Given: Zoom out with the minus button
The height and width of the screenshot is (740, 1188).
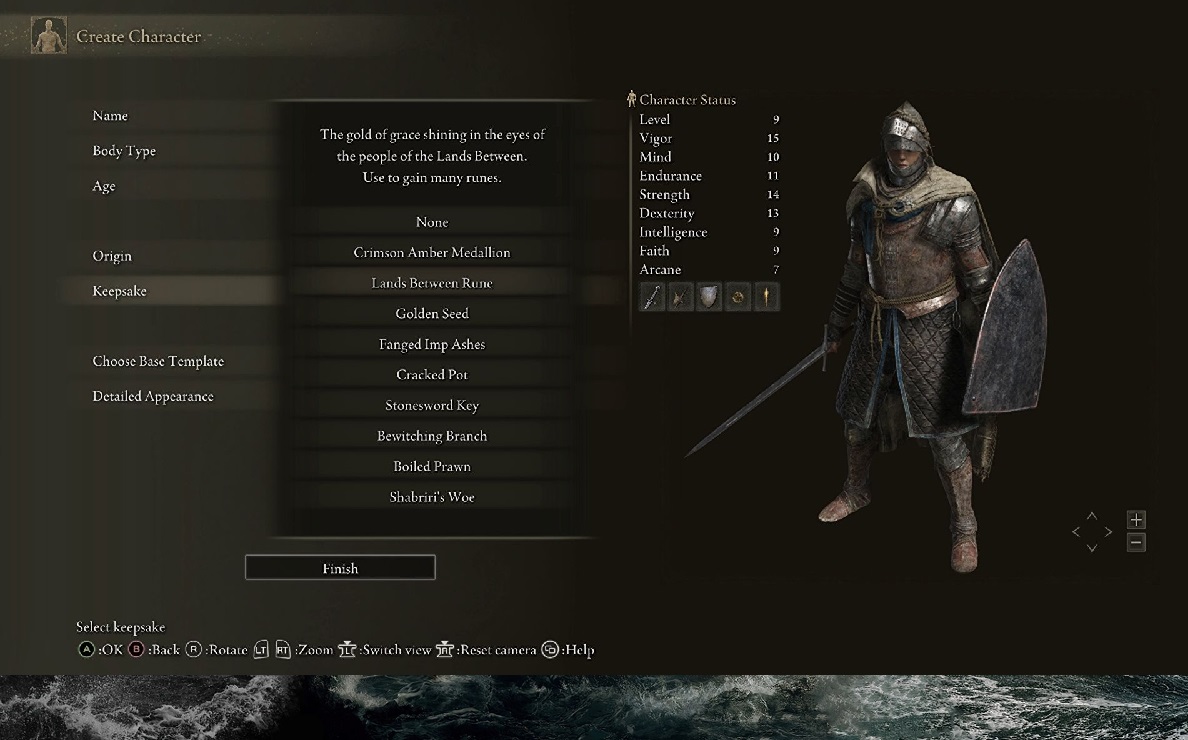Looking at the screenshot, I should click(x=1136, y=543).
